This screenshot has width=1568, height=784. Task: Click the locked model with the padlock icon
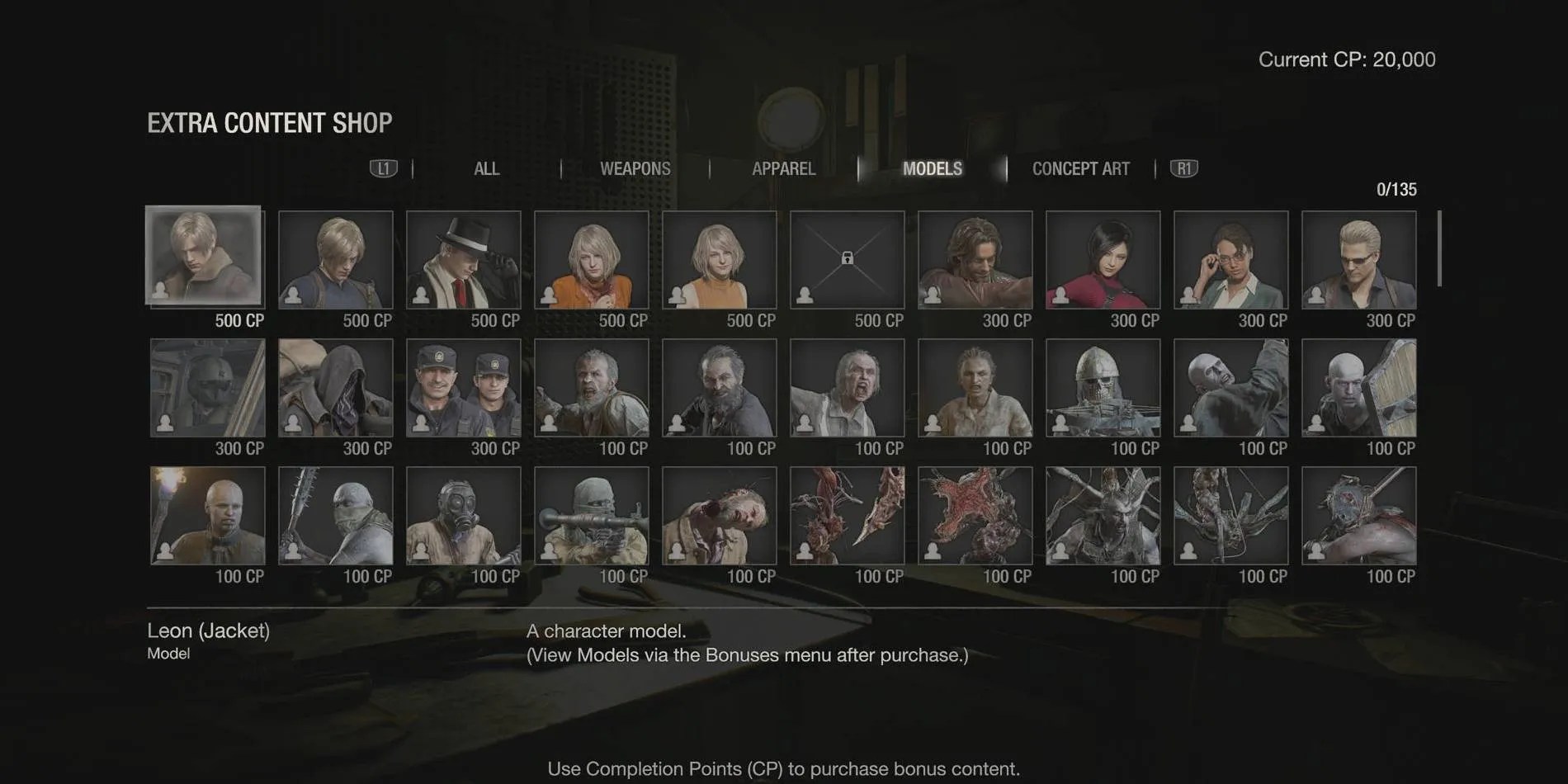pos(848,258)
